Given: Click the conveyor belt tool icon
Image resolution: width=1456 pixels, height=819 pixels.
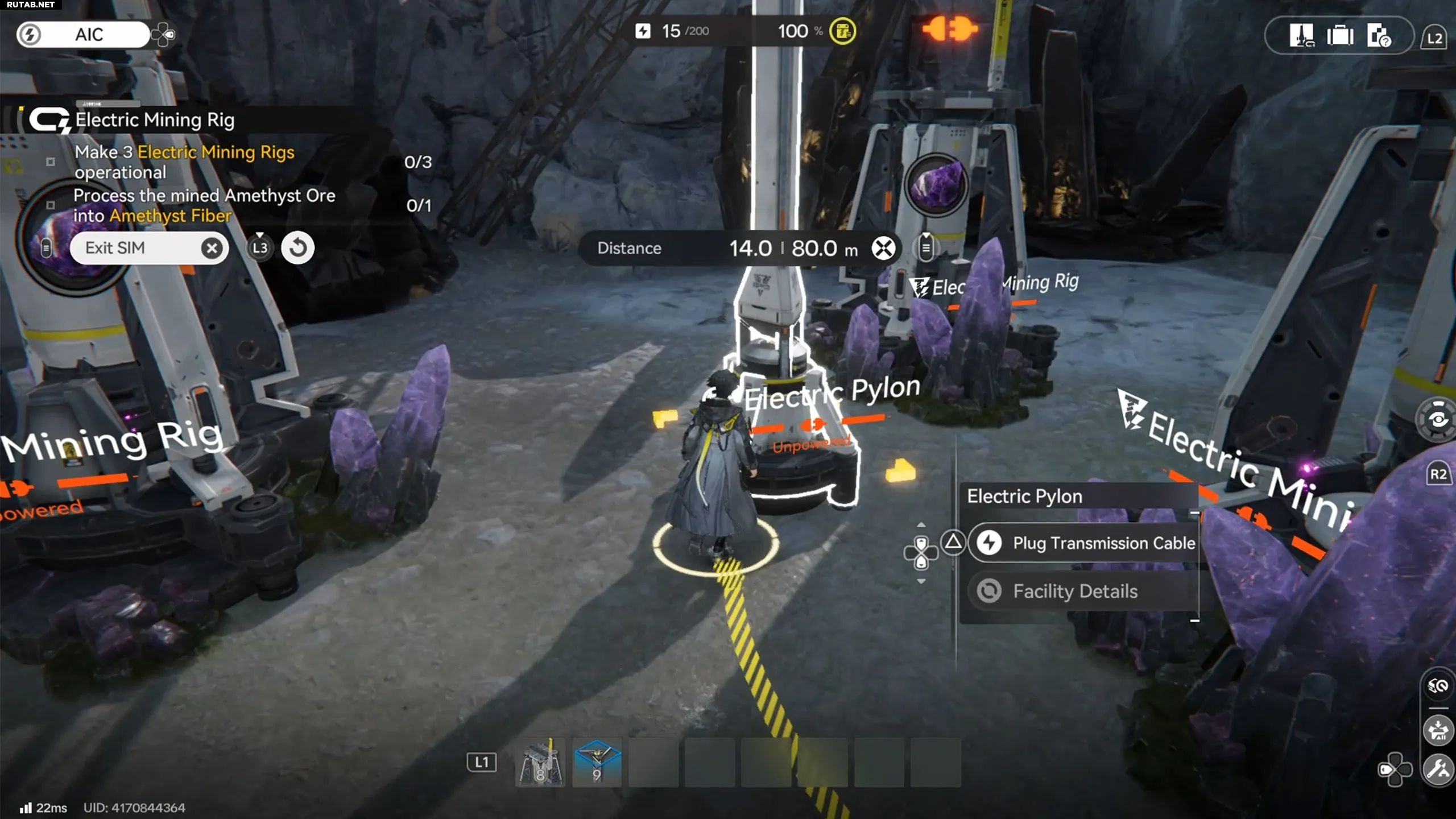Looking at the screenshot, I should pyautogui.click(x=1438, y=686).
